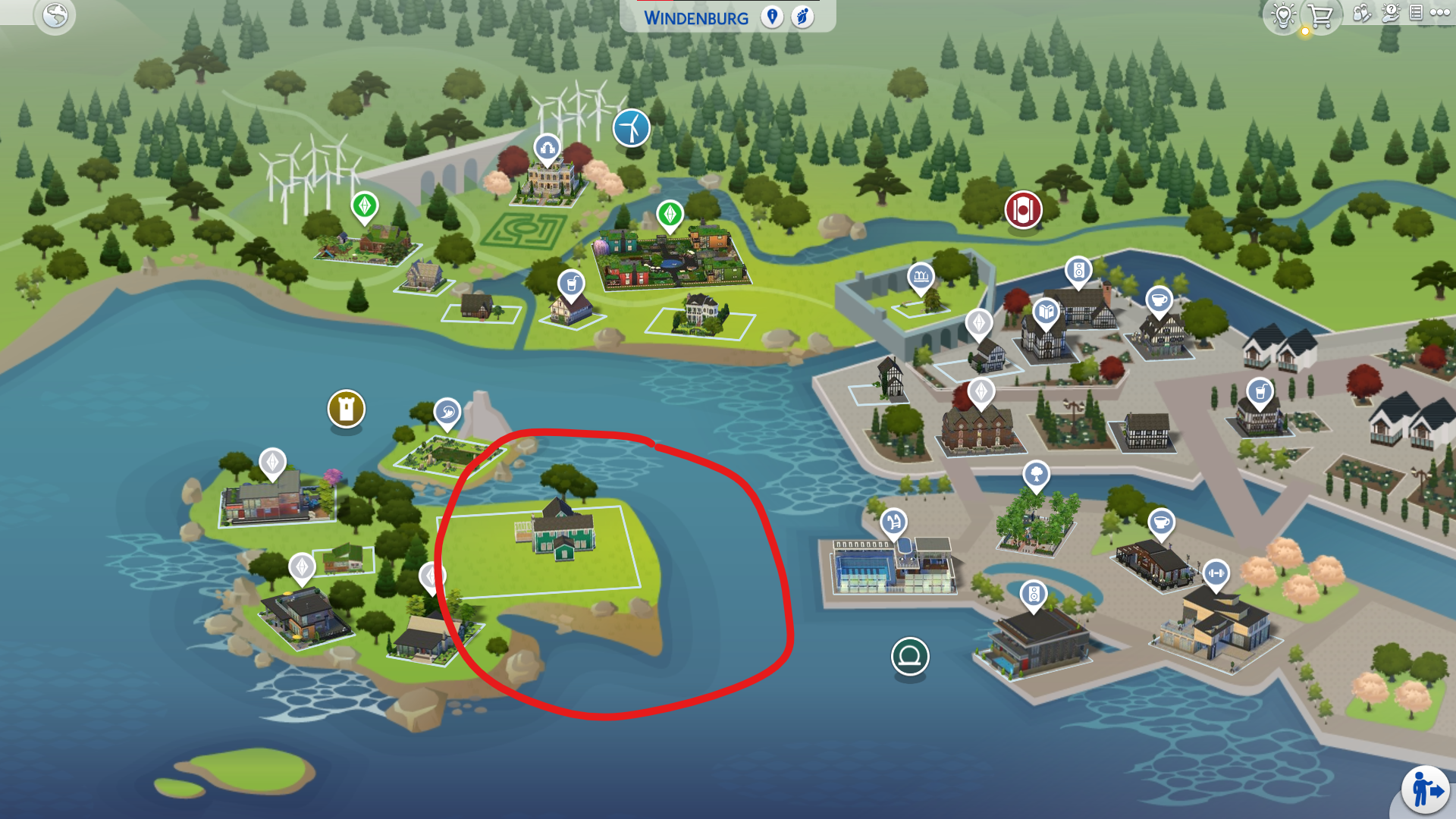Screen dimensions: 1456x819
Task: Show Windenburg world info pin
Action: click(x=772, y=17)
